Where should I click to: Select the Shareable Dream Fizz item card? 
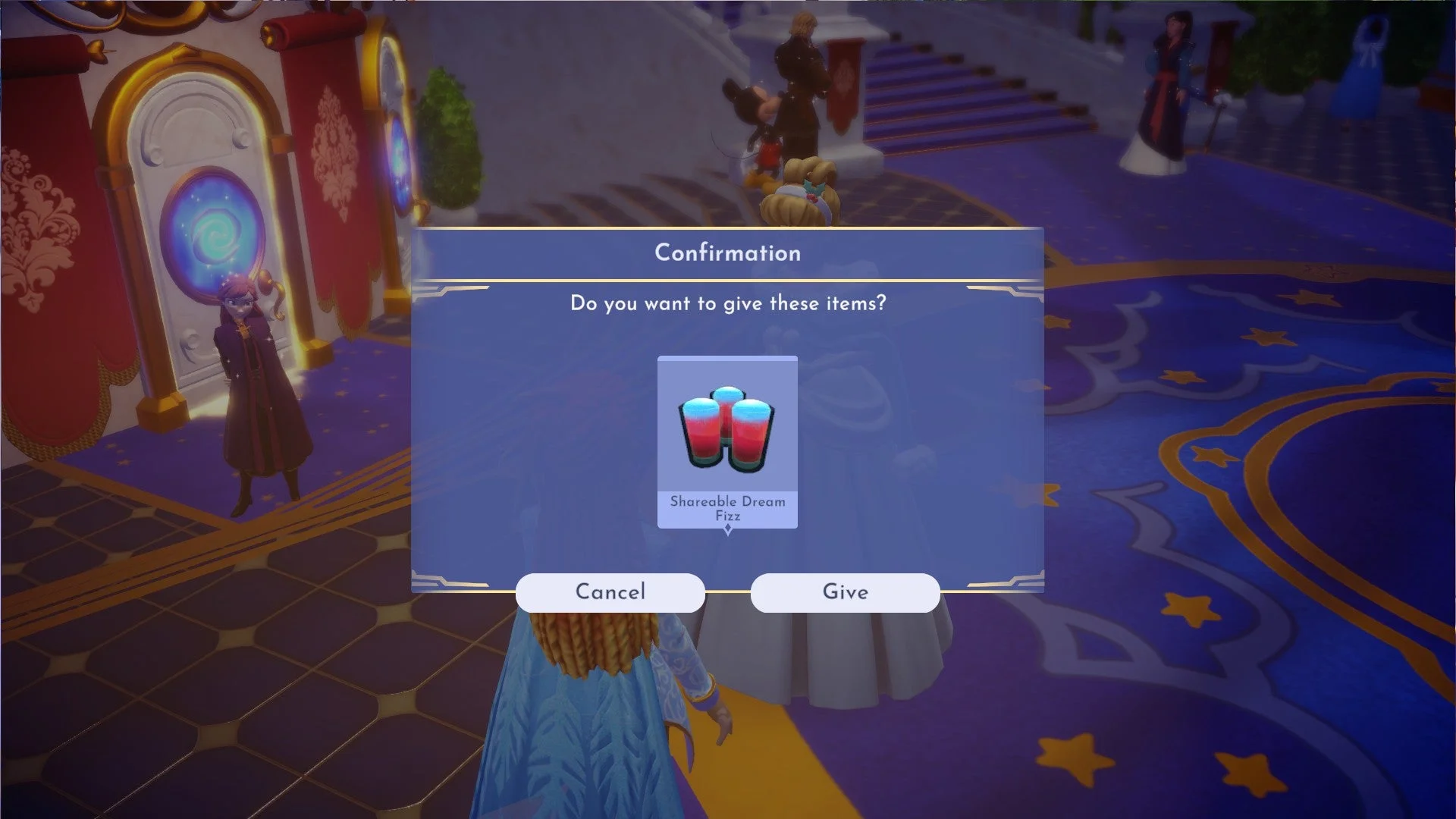[x=727, y=441]
